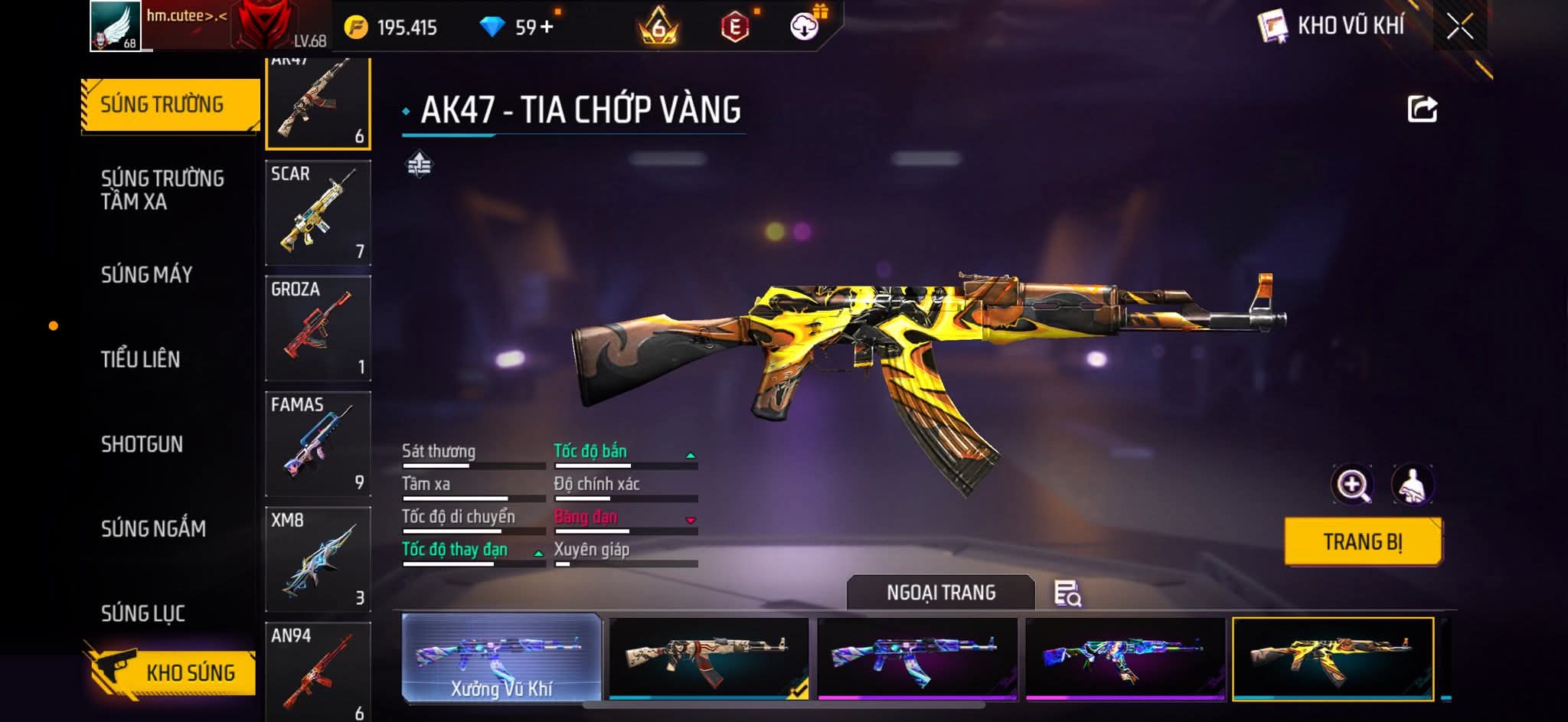Screen dimensions: 1568x722
Task: Open the TIỂU LIÊN weapon category
Action: pos(140,359)
